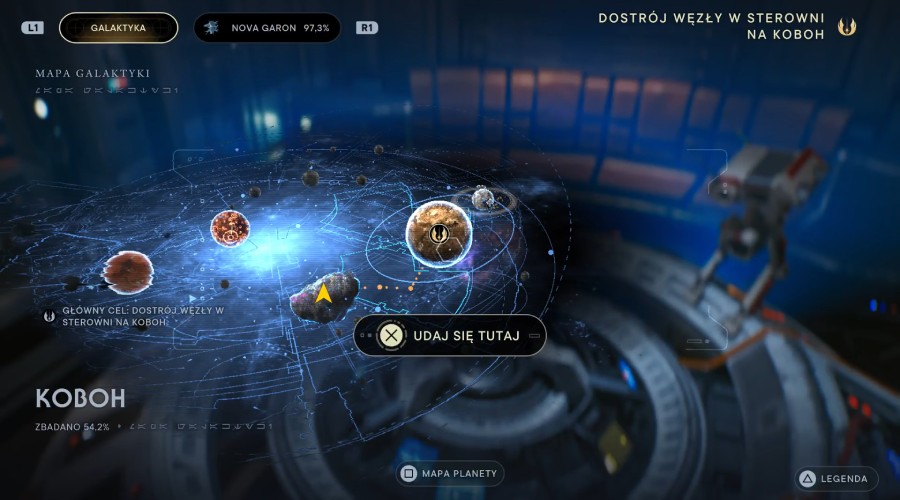Switch to the Galaktyka tab
This screenshot has width=900, height=500.
118,28
